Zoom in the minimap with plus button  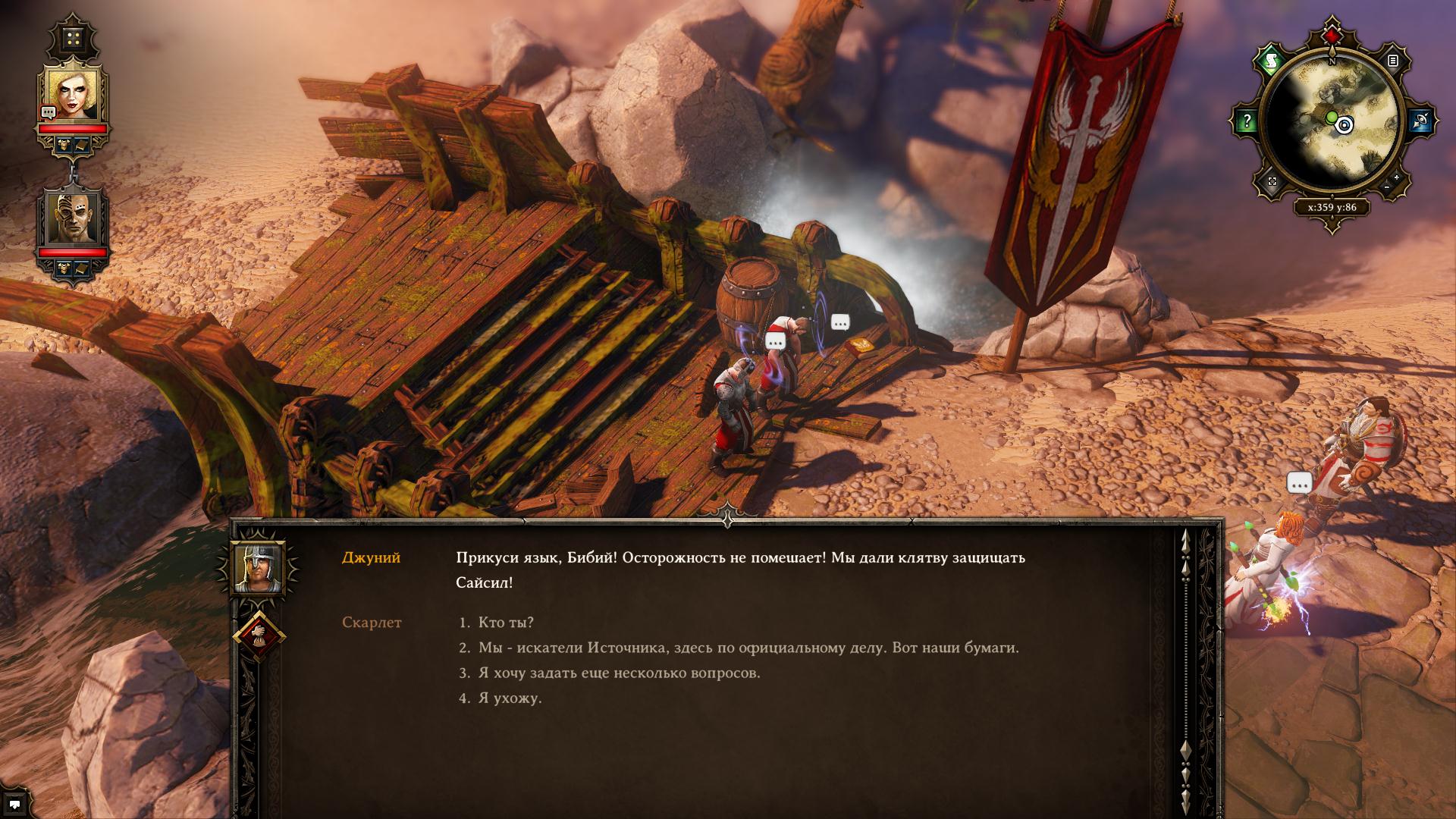point(1397,178)
